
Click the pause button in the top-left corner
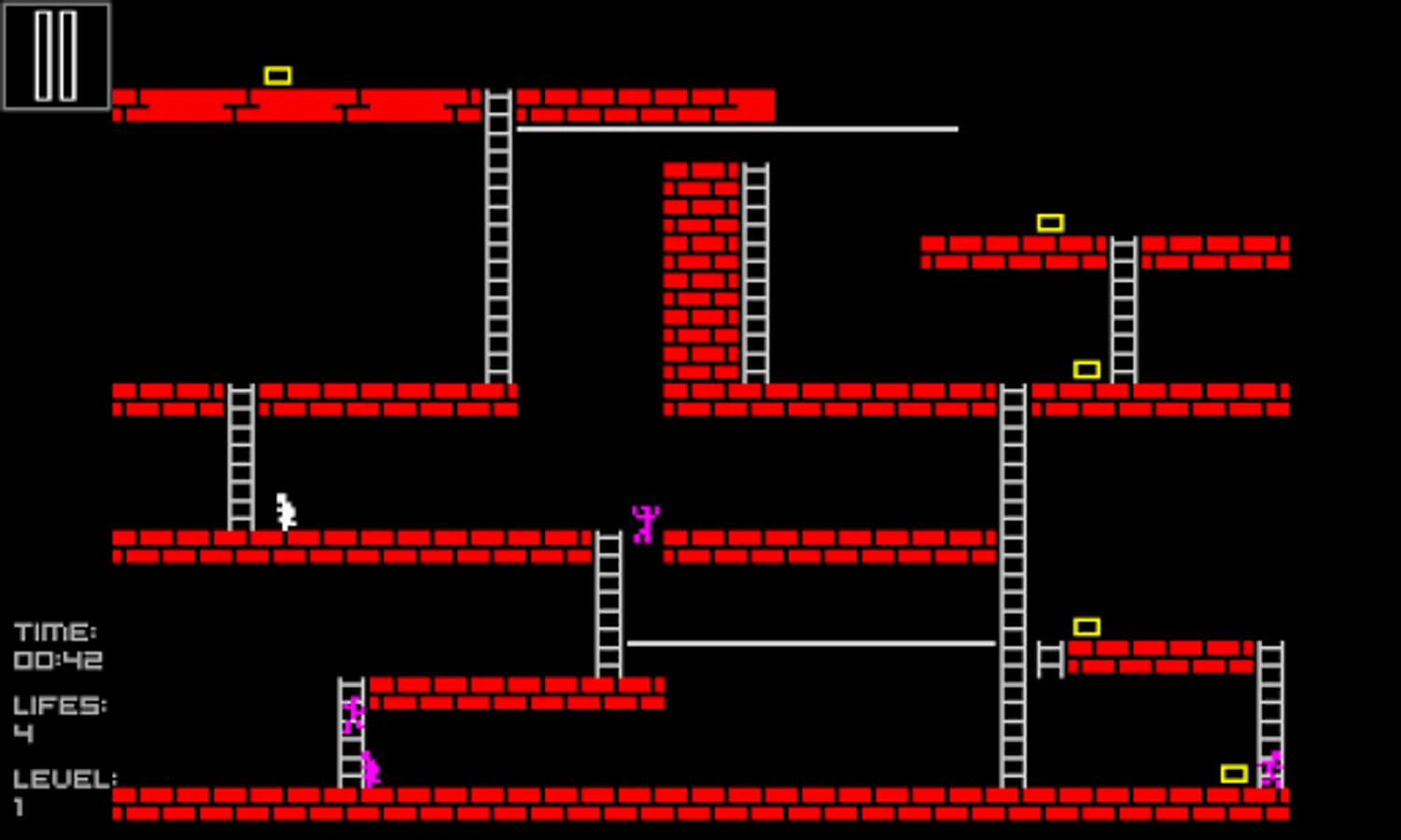pyautogui.click(x=55, y=55)
